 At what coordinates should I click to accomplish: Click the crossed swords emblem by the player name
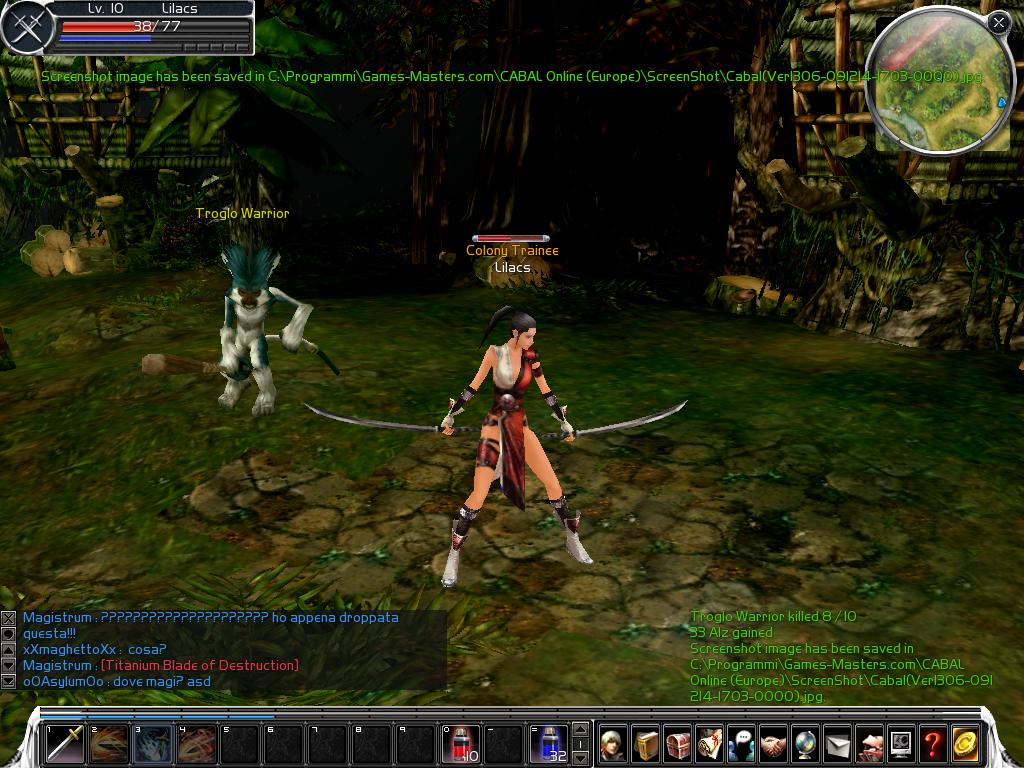tap(26, 28)
